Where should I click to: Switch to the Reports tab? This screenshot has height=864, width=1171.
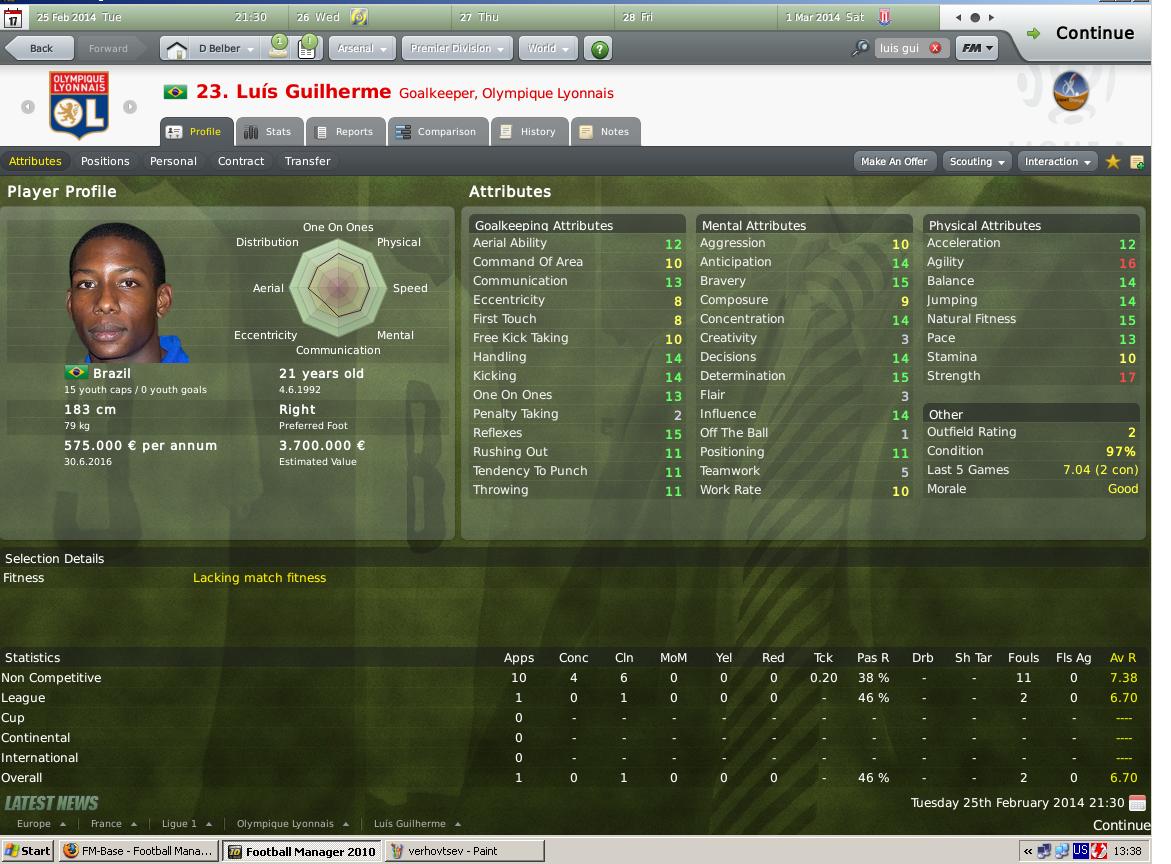pyautogui.click(x=345, y=132)
